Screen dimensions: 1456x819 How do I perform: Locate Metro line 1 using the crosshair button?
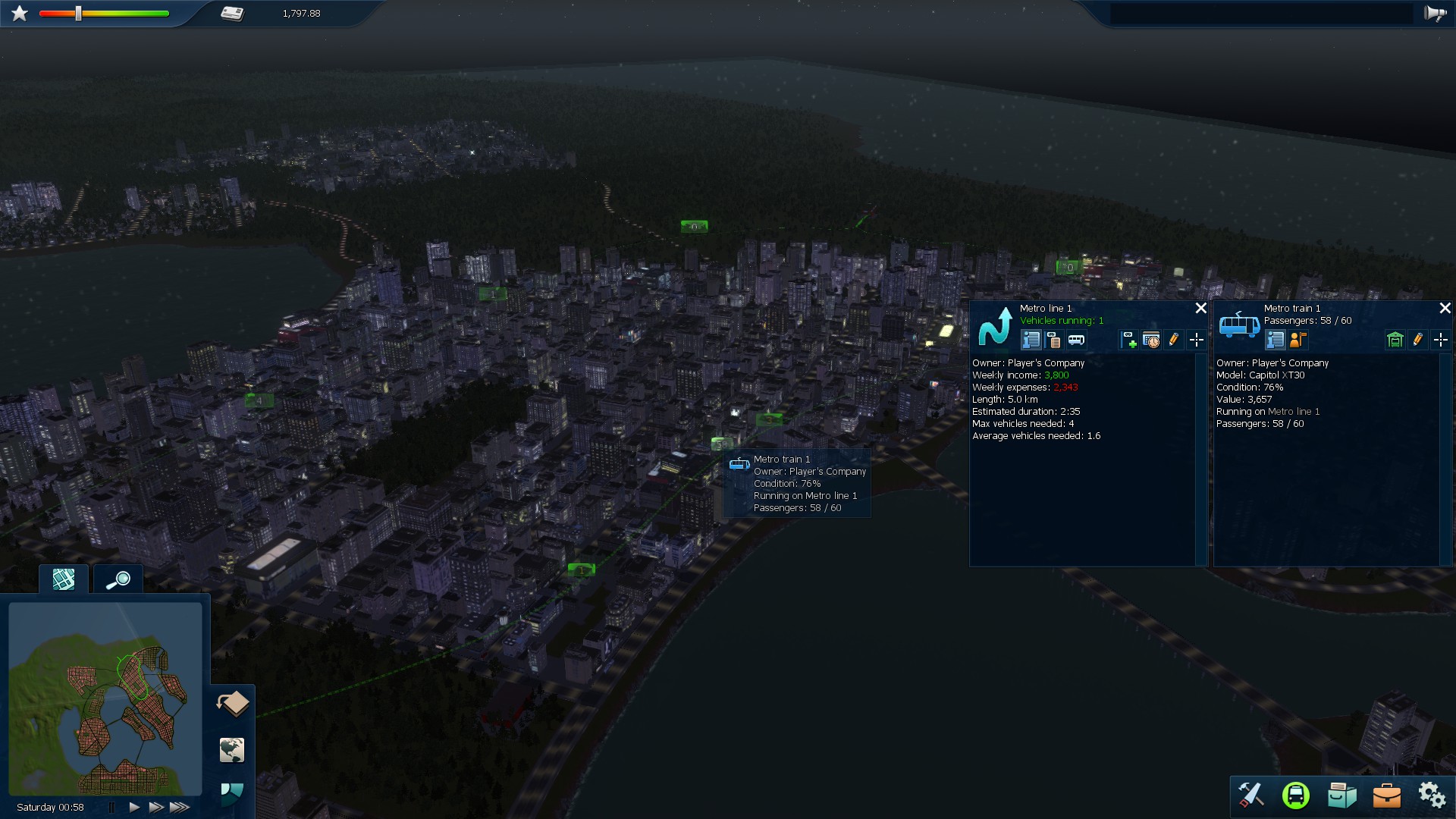[x=1197, y=340]
